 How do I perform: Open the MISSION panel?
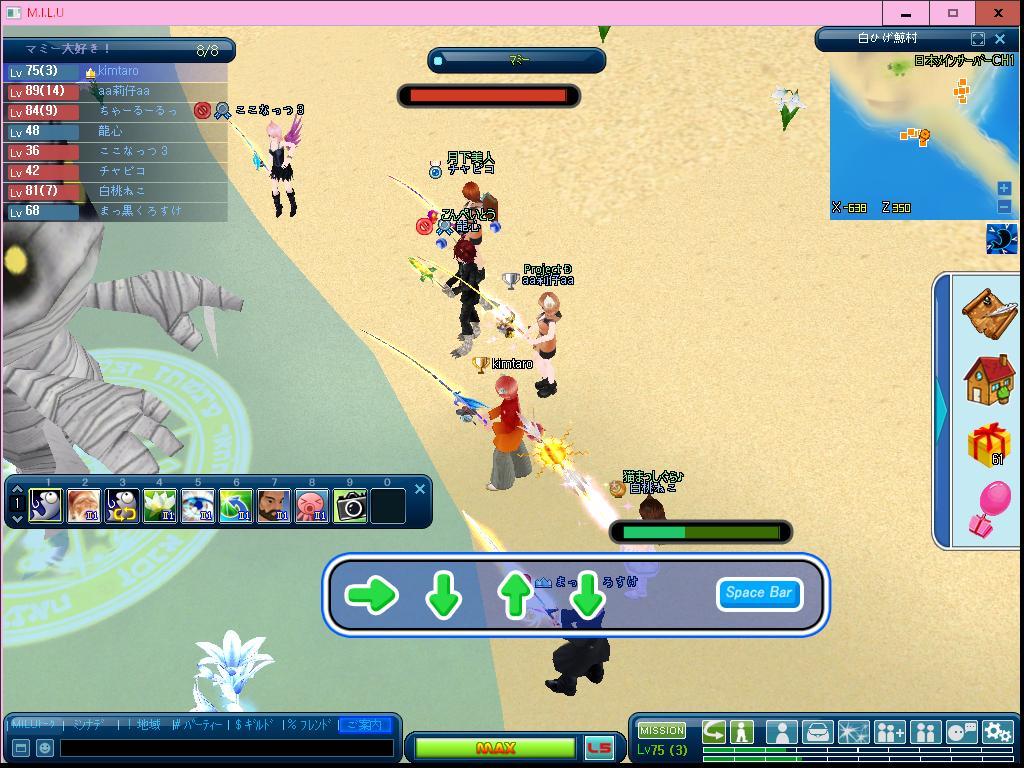point(662,731)
